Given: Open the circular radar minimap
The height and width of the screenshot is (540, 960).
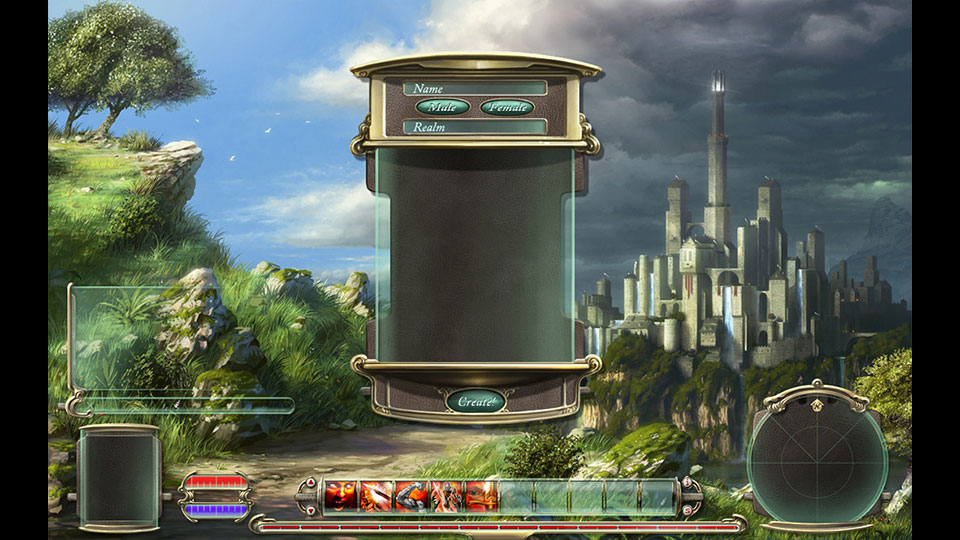Looking at the screenshot, I should (x=816, y=456).
